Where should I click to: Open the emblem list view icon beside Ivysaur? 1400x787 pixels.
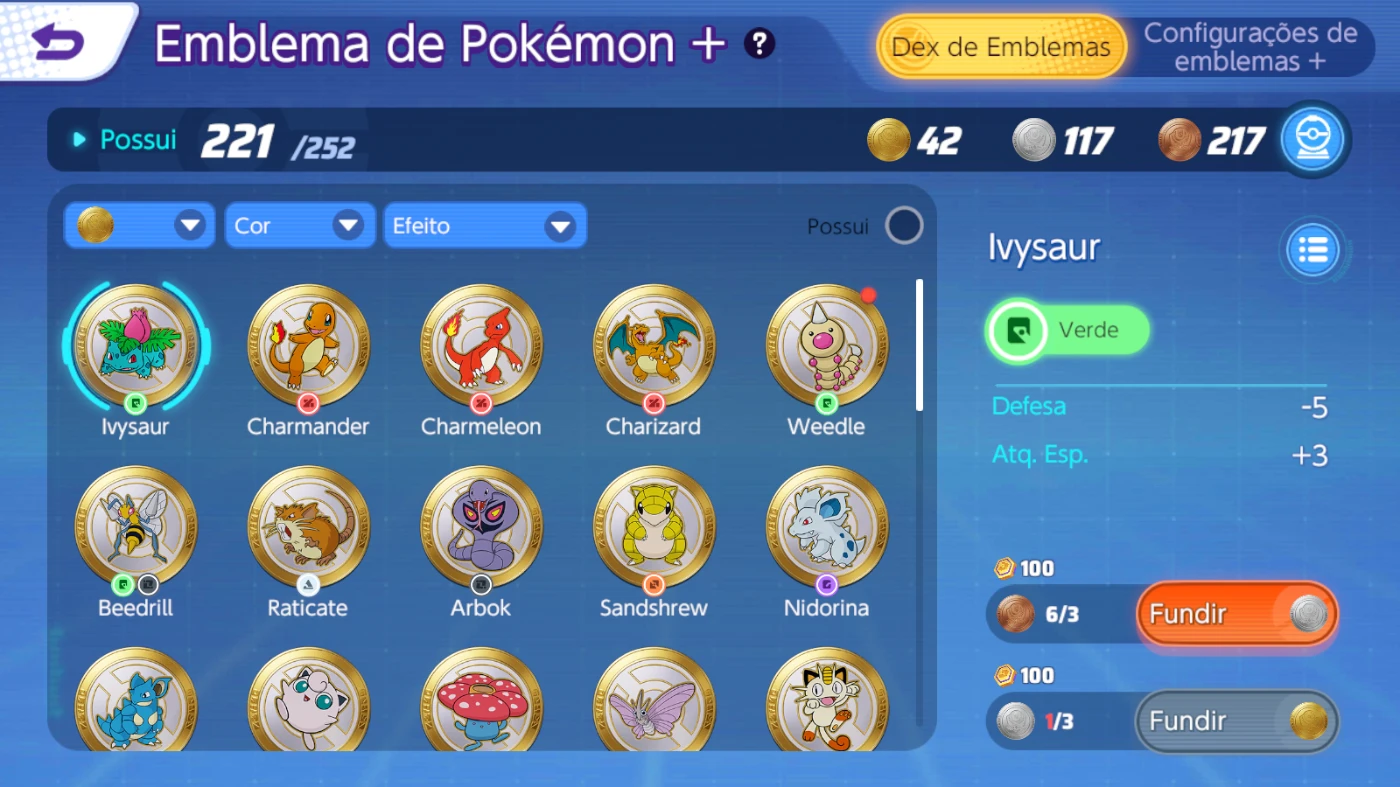(1311, 250)
